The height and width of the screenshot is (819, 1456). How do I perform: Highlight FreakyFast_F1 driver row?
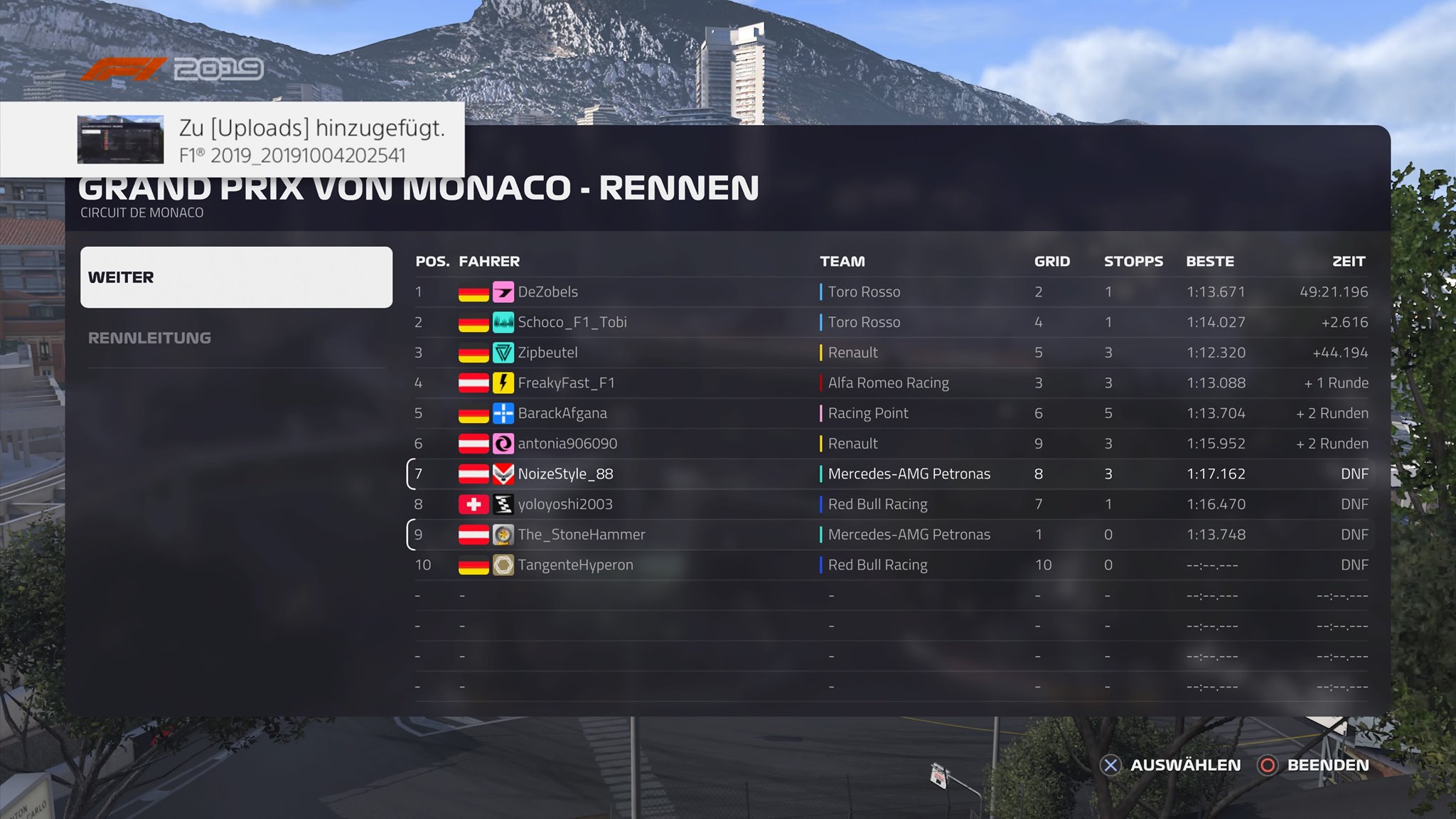(566, 382)
